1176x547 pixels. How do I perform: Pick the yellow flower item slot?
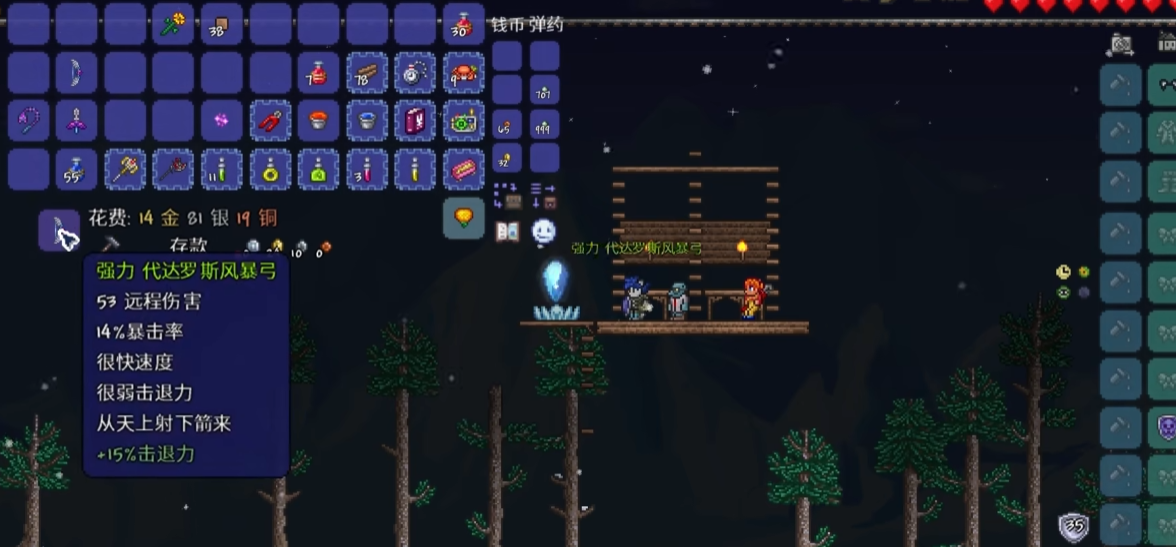(x=173, y=24)
